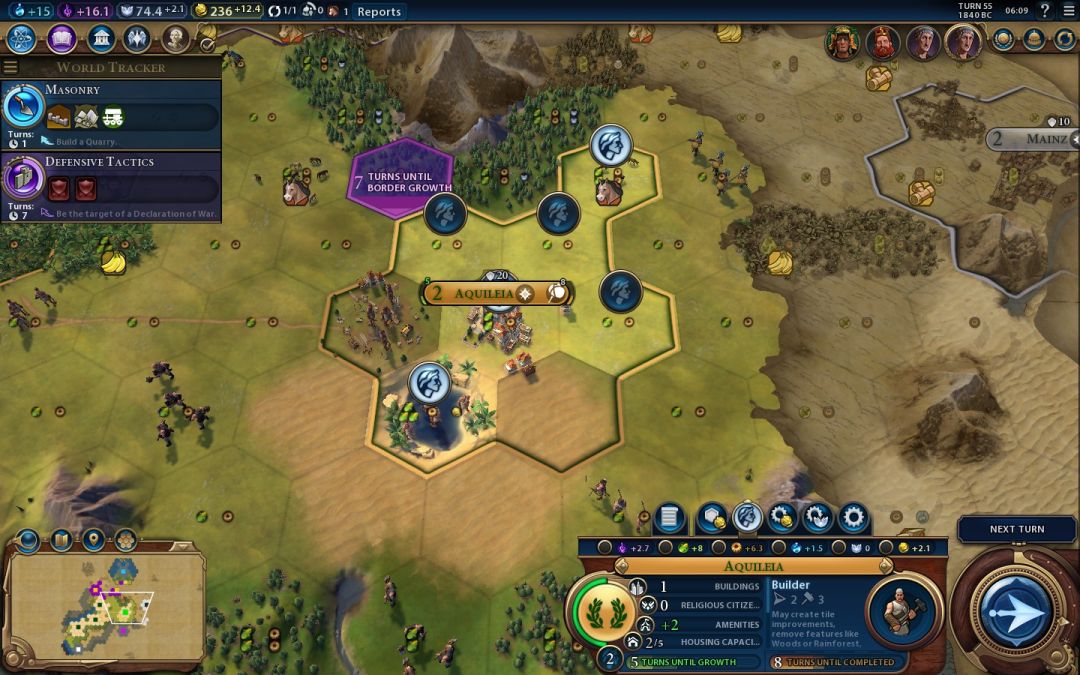Image resolution: width=1080 pixels, height=675 pixels.
Task: Open the technology tree button
Action: (x=21, y=39)
